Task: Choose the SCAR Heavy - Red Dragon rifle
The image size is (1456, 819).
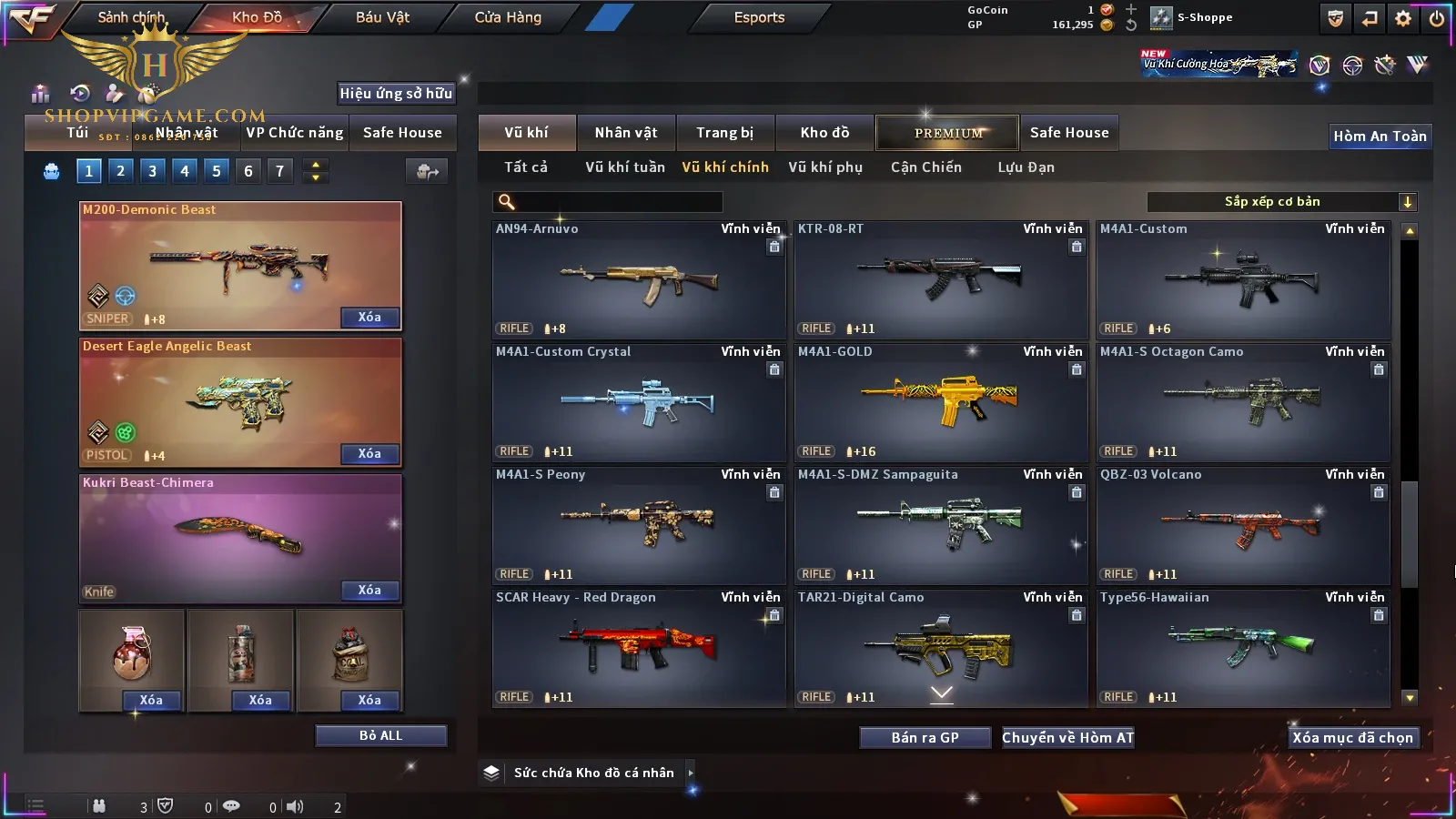Action: click(x=639, y=647)
